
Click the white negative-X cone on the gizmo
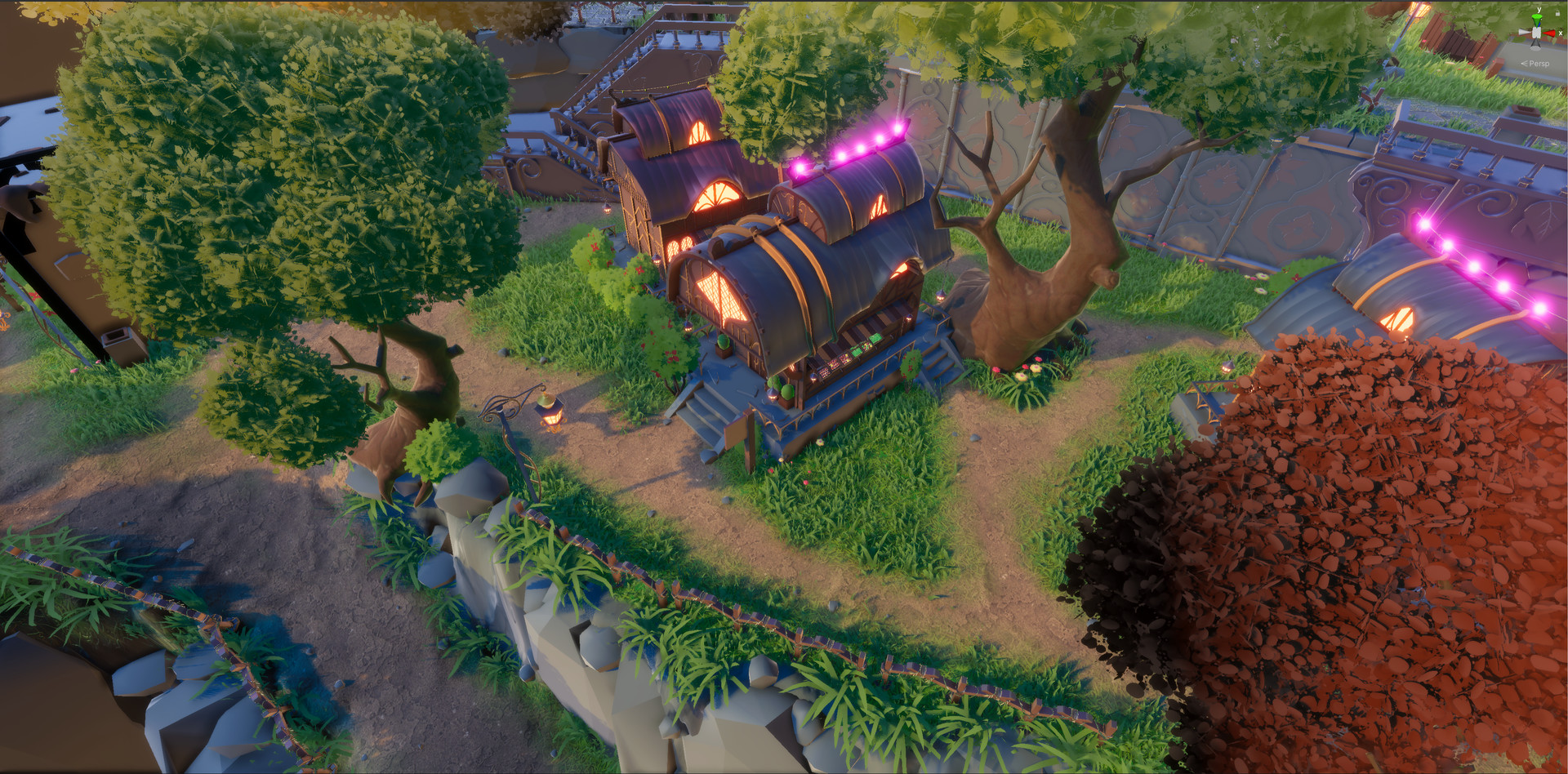(x=1524, y=32)
